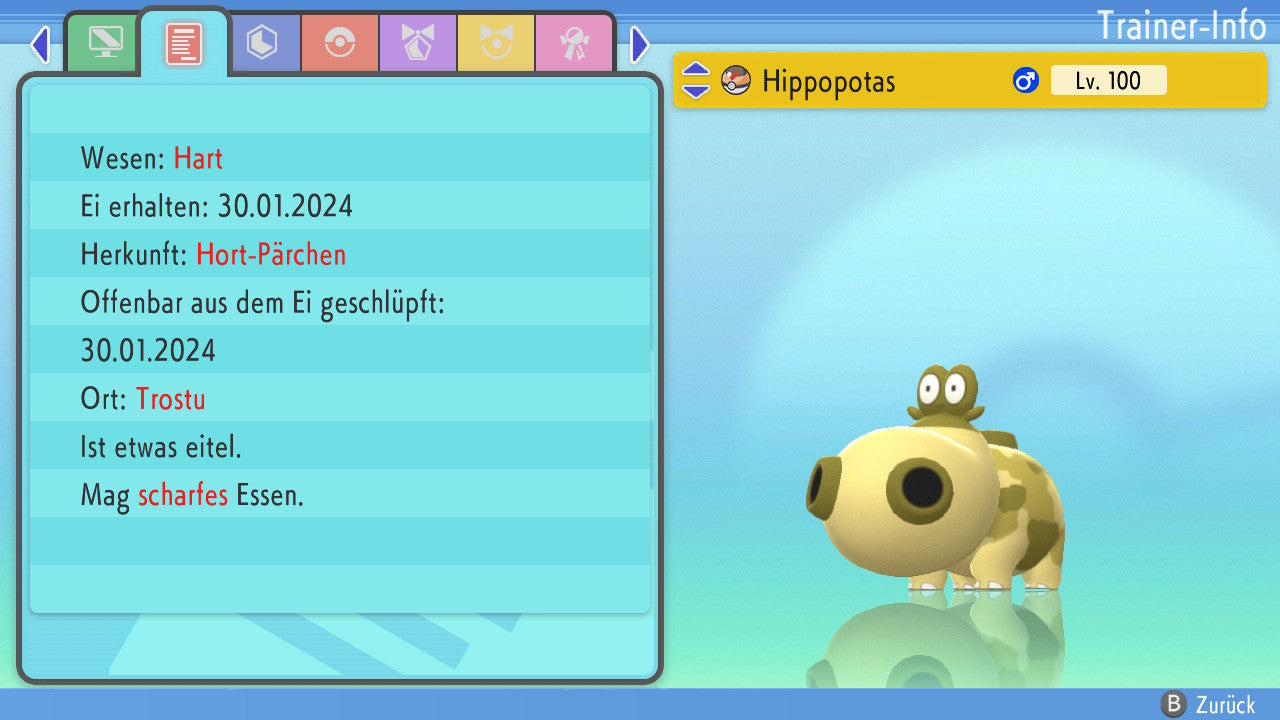Switch to the green monitor tab
The width and height of the screenshot is (1280, 720).
tap(105, 44)
